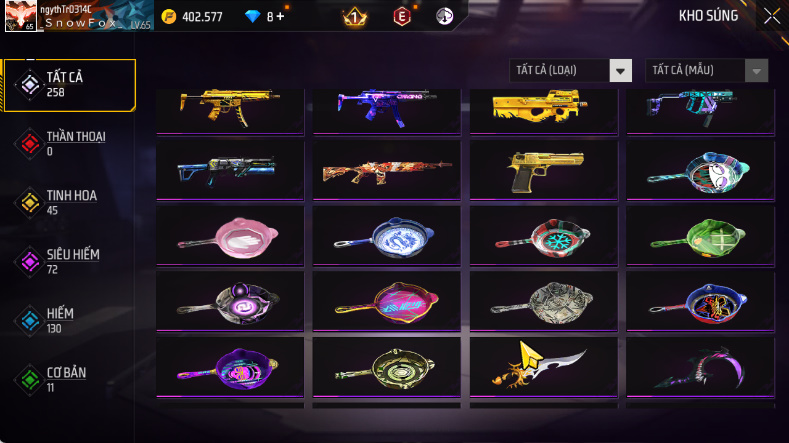The image size is (789, 443).
Task: Select the dark scythe melee skin
Action: (x=700, y=366)
